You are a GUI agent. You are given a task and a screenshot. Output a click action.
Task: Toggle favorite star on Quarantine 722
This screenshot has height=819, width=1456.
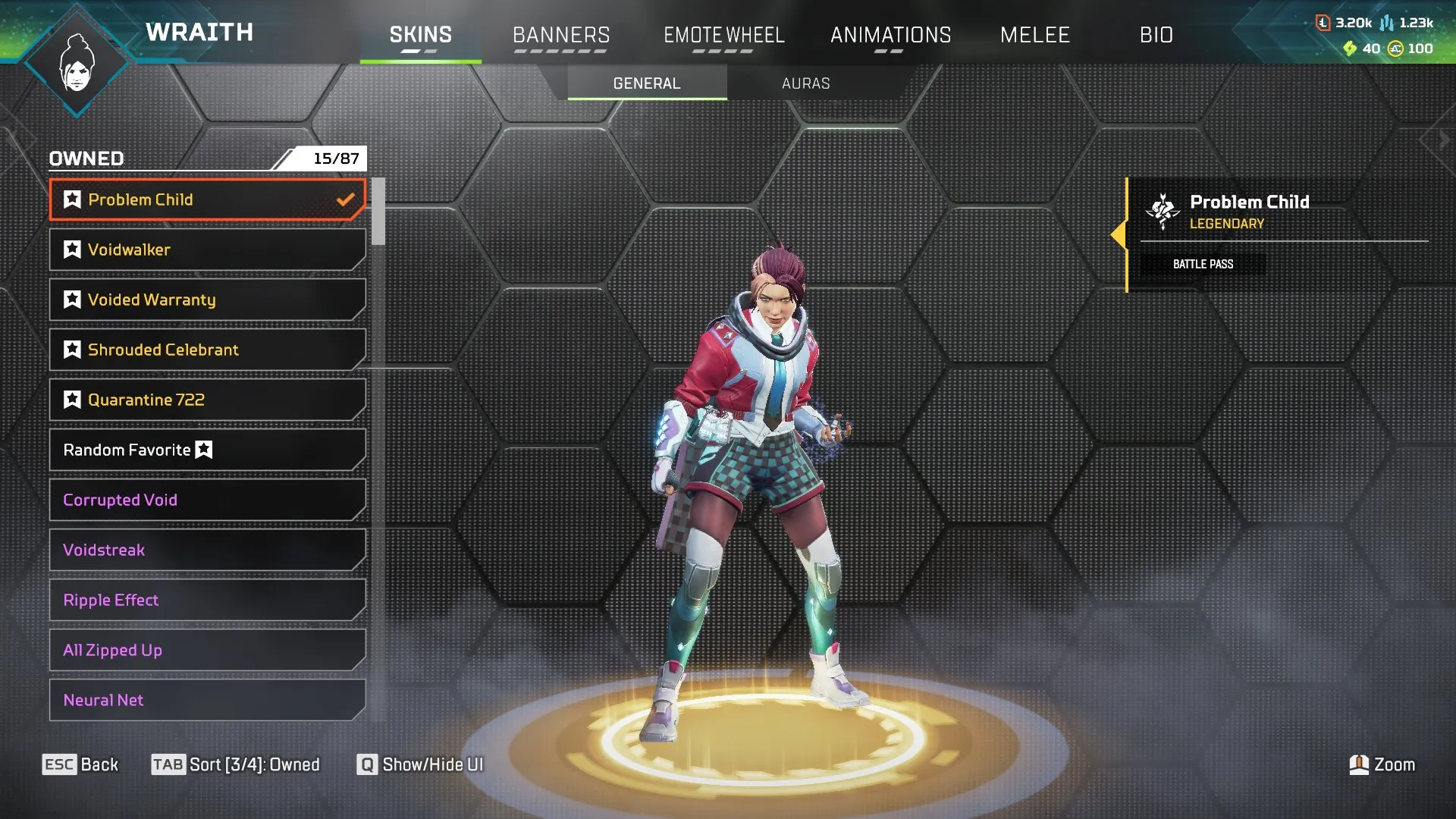tap(71, 399)
